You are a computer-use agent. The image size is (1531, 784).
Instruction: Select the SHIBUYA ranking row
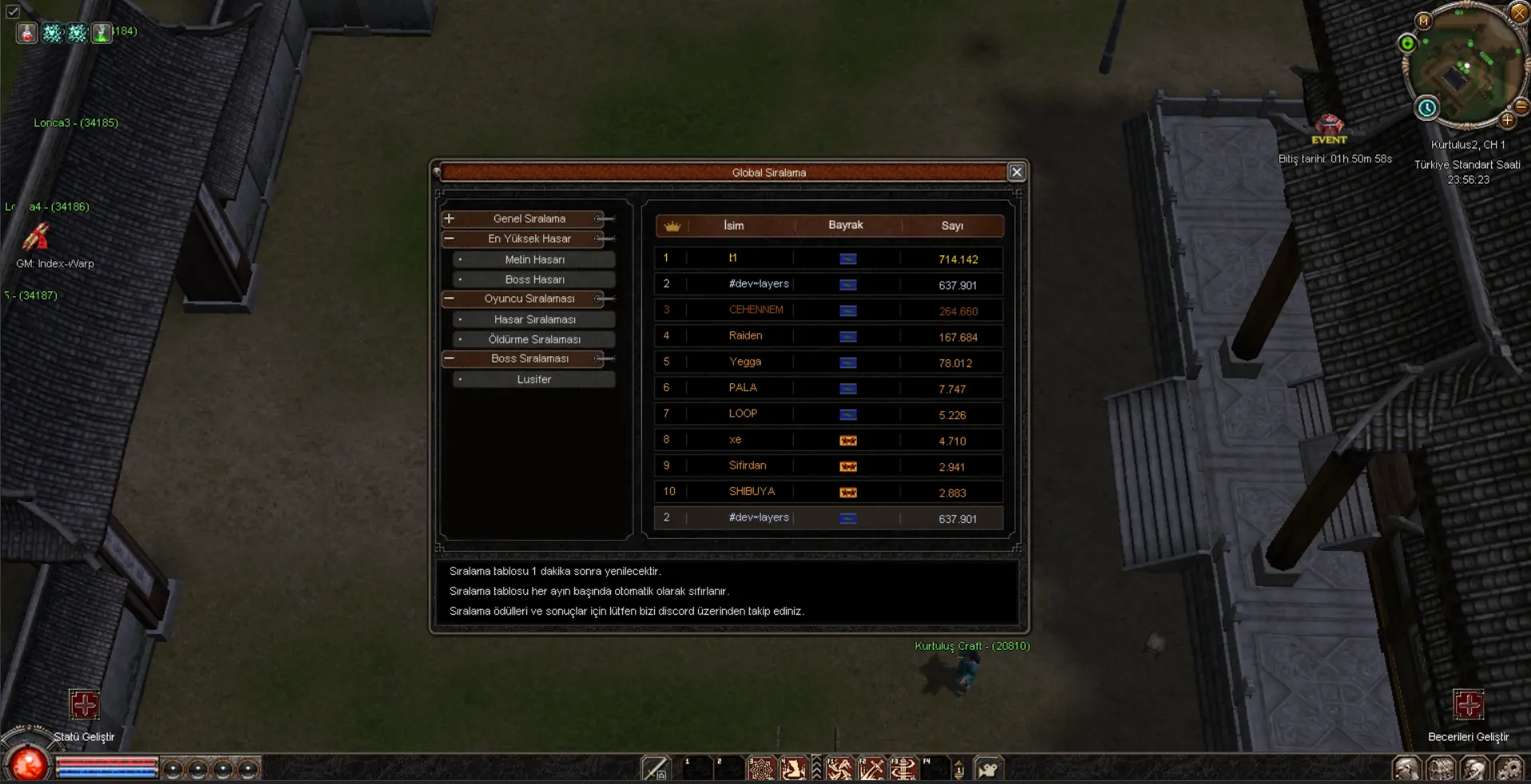(828, 492)
